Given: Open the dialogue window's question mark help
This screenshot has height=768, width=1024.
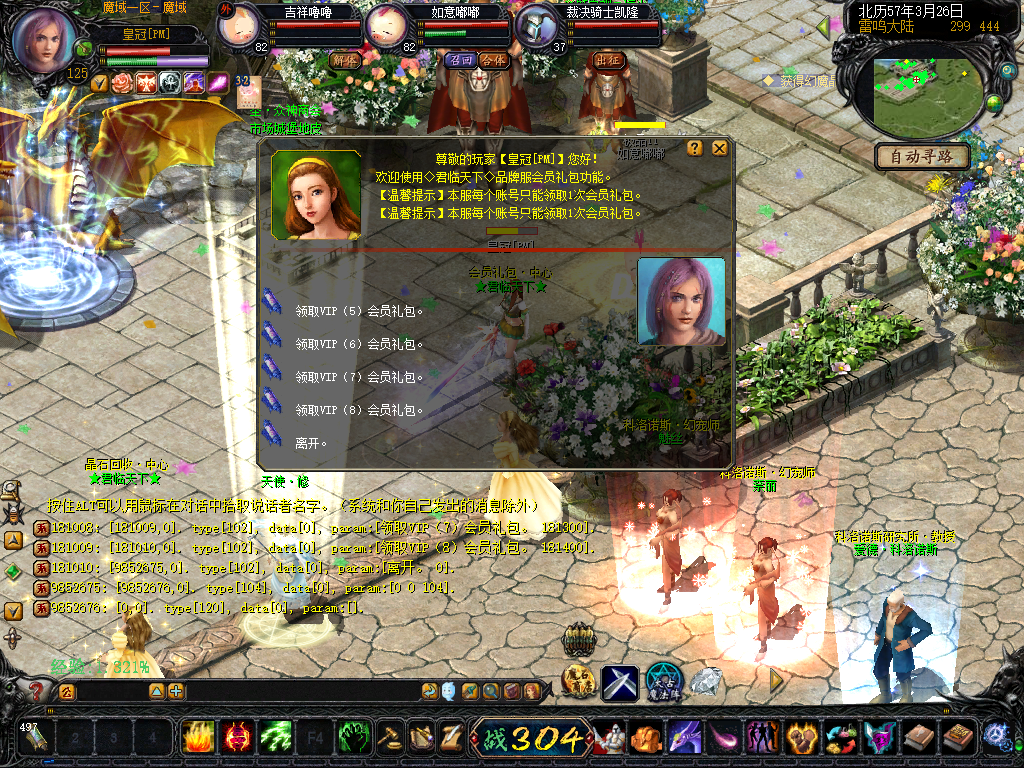Looking at the screenshot, I should point(695,148).
